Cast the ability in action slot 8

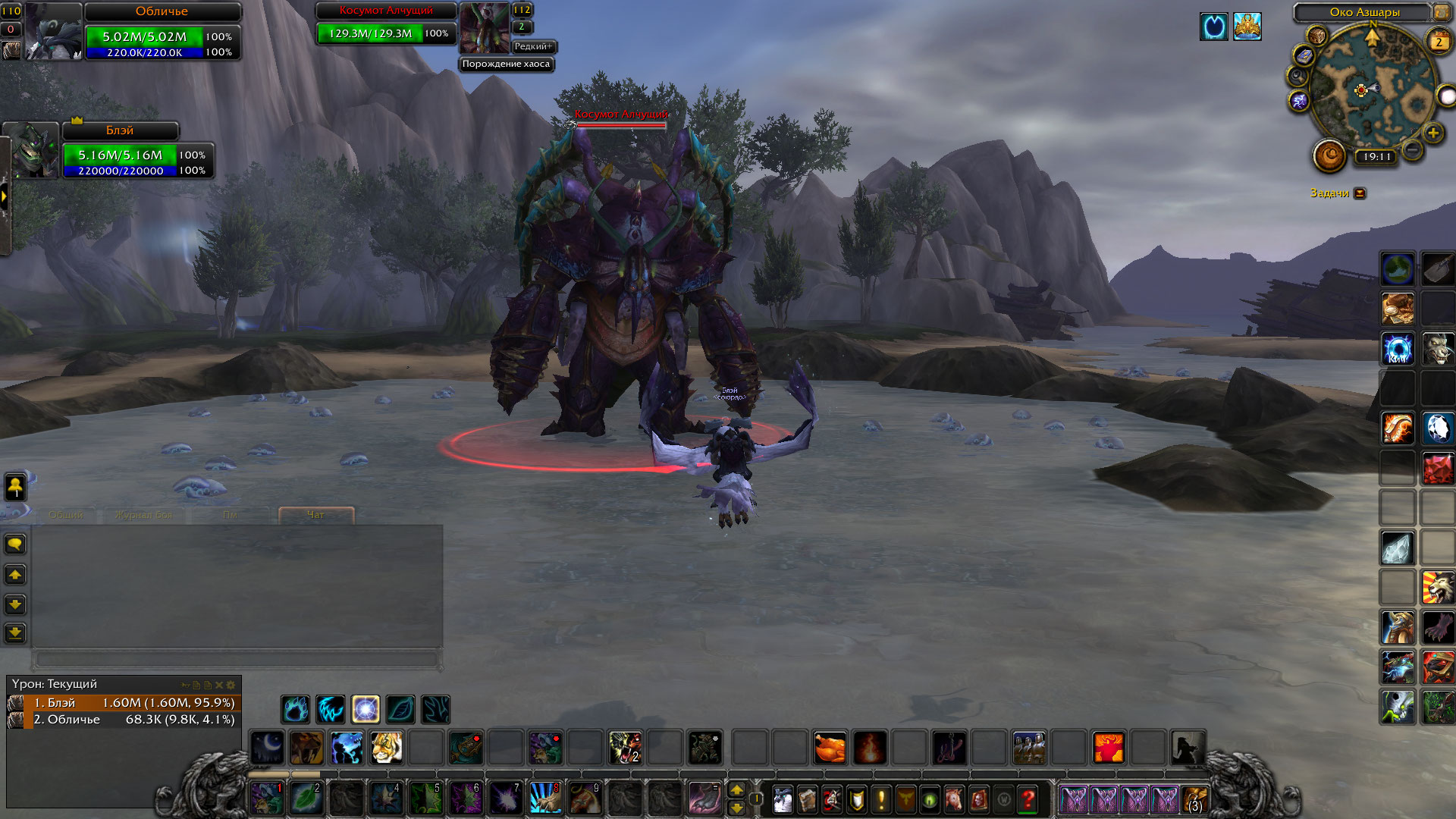pyautogui.click(x=545, y=799)
